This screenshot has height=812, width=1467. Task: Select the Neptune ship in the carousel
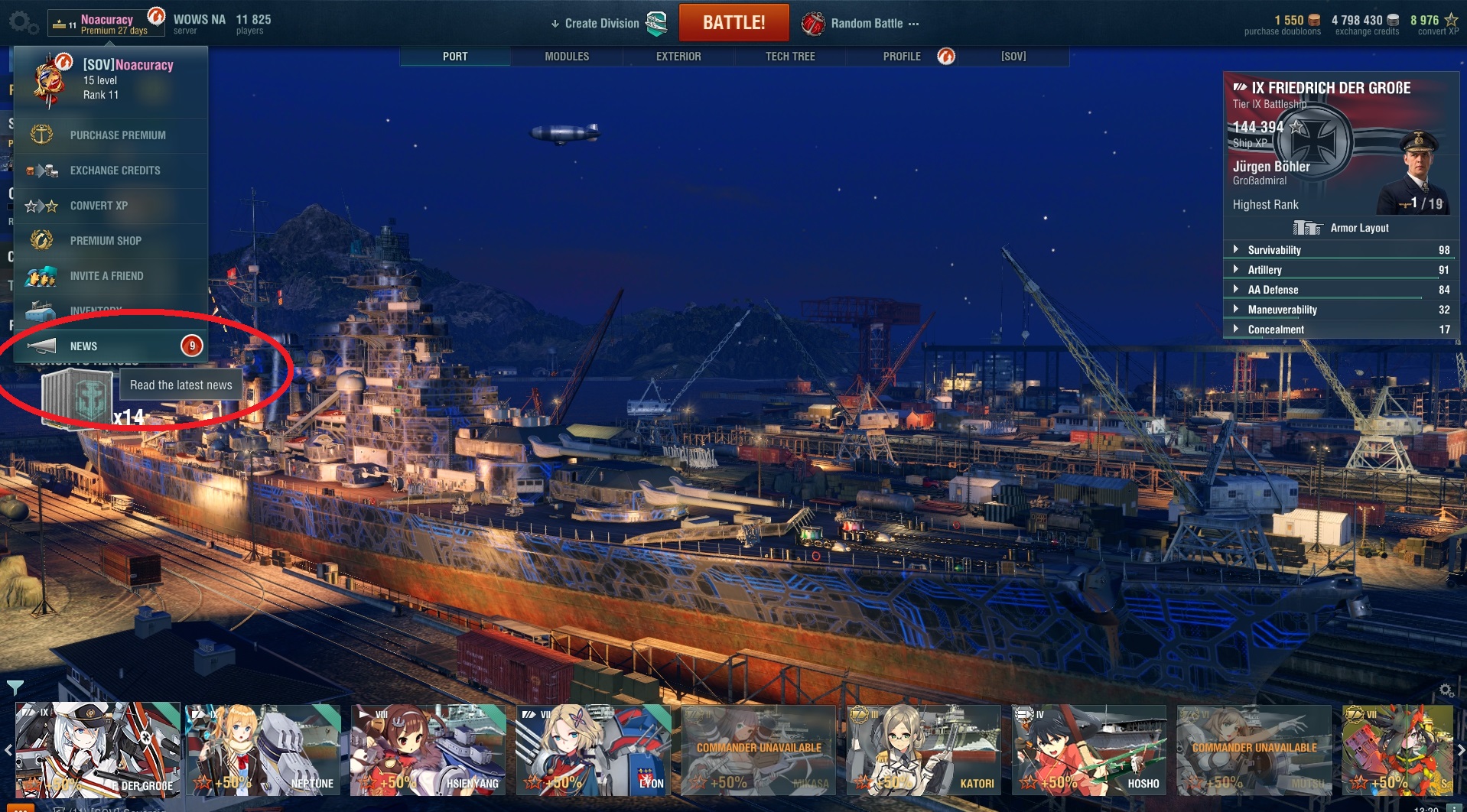[262, 749]
